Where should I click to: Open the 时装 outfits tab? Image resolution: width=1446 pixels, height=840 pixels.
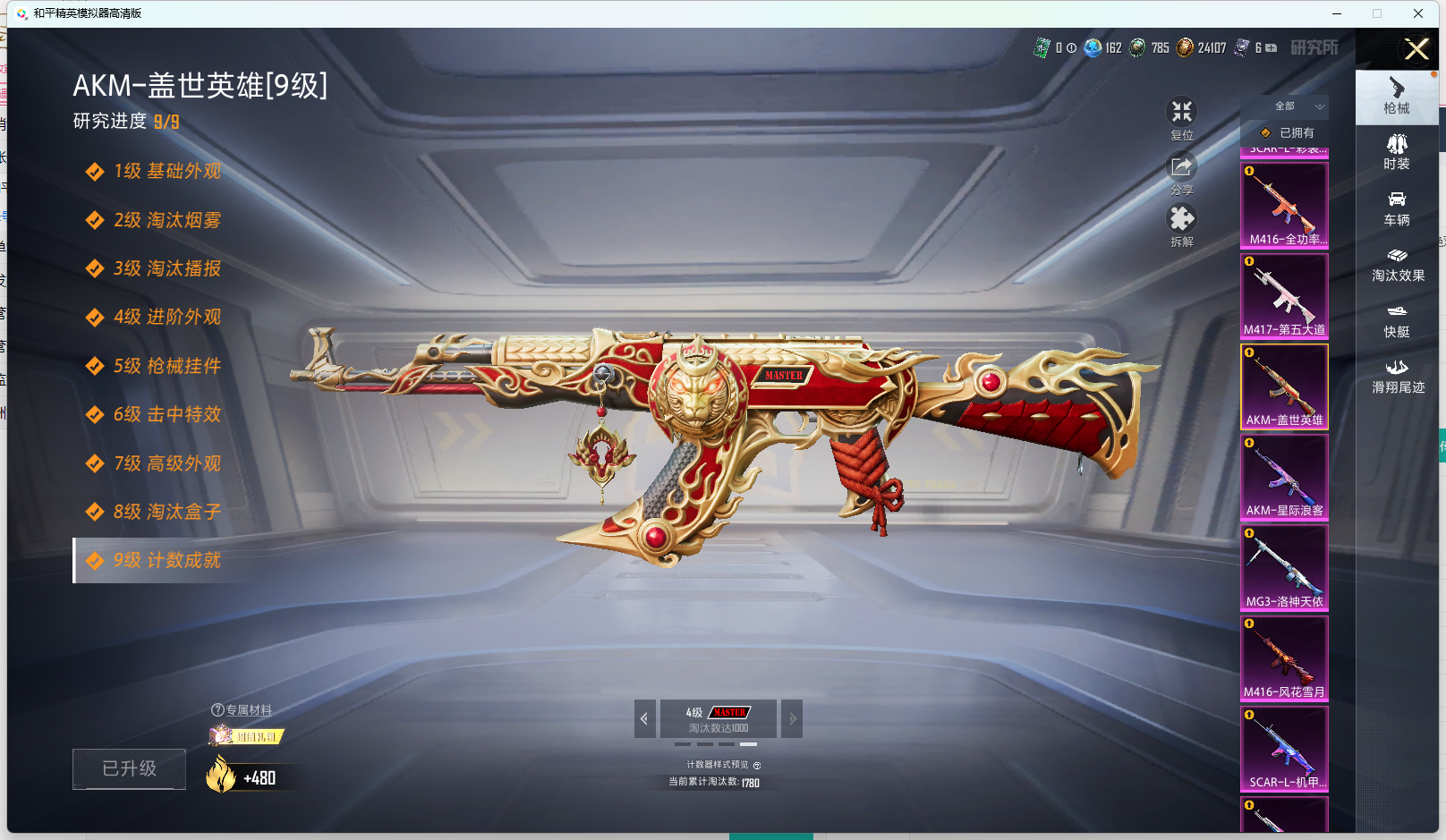coord(1396,152)
